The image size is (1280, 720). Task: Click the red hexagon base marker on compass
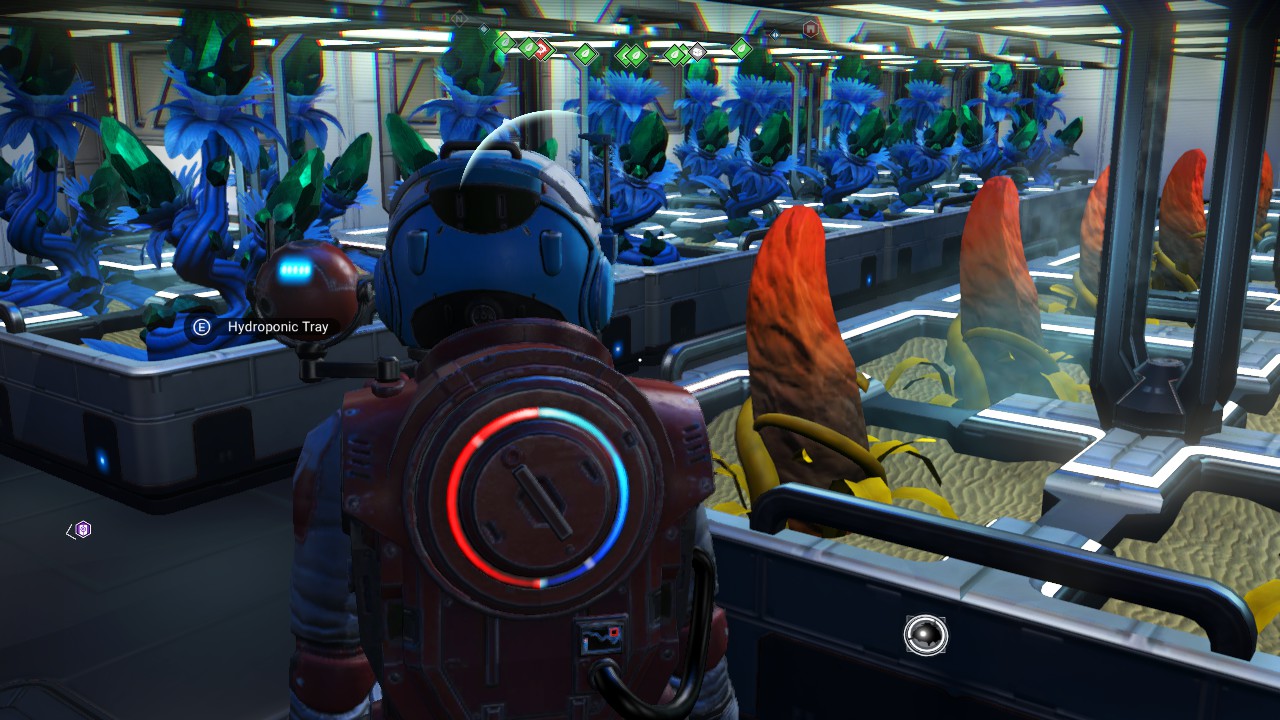tap(810, 29)
